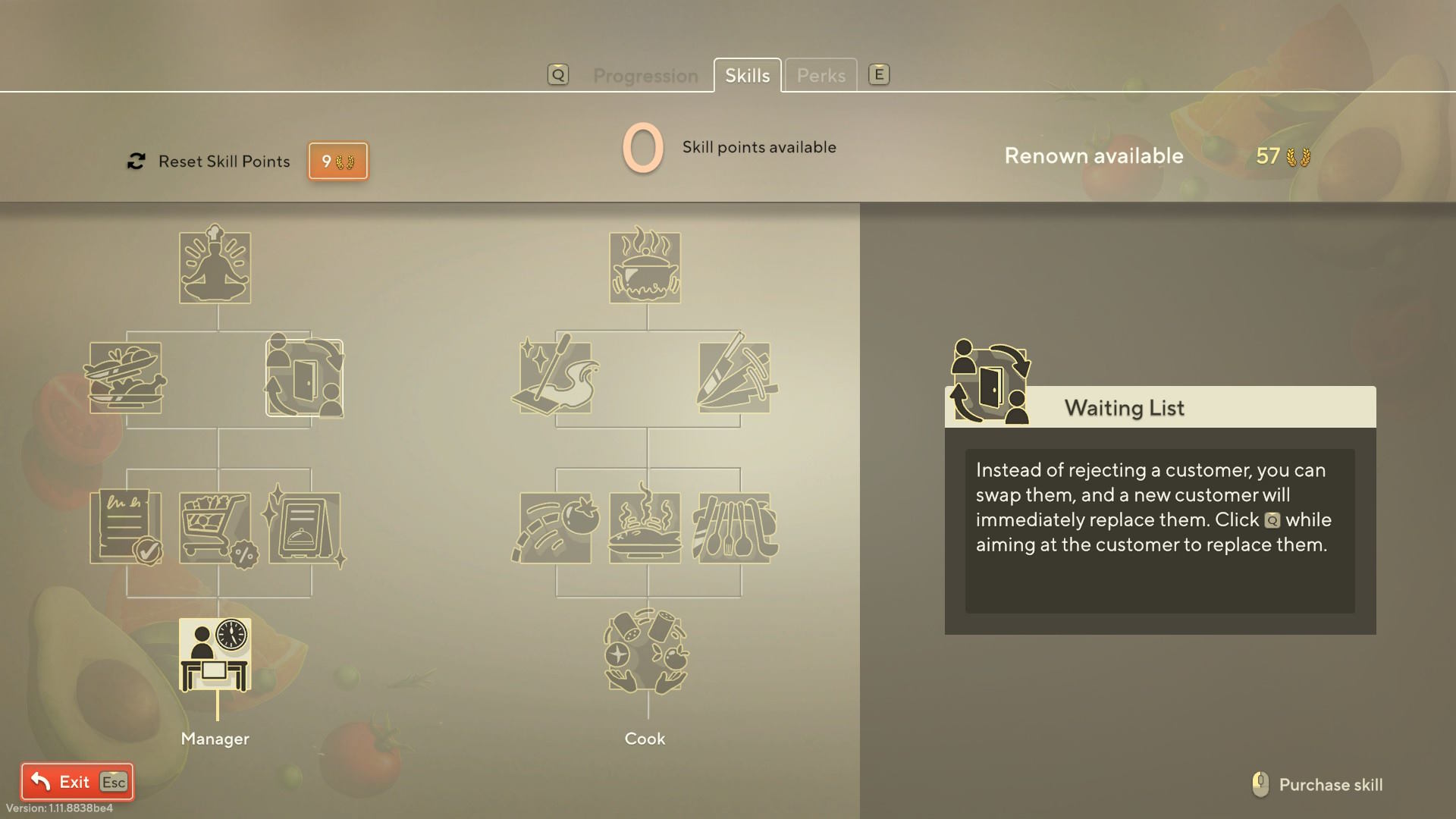Choose the sparkling menu board skill

point(304,527)
